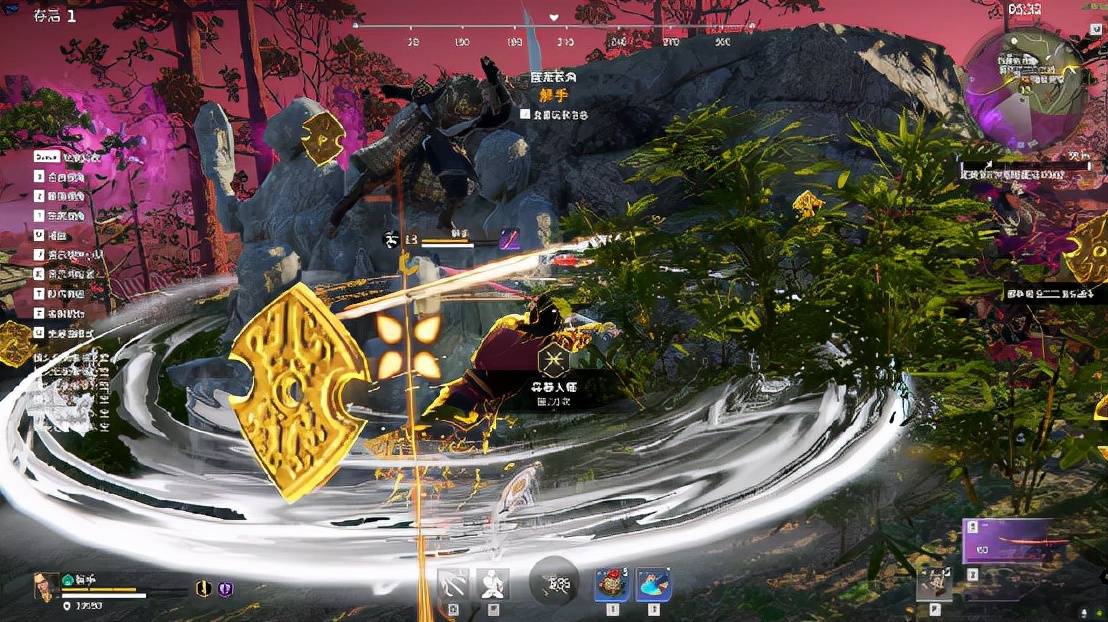
Task: Activate the kneeling warrior skill icon
Action: pyautogui.click(x=493, y=584)
